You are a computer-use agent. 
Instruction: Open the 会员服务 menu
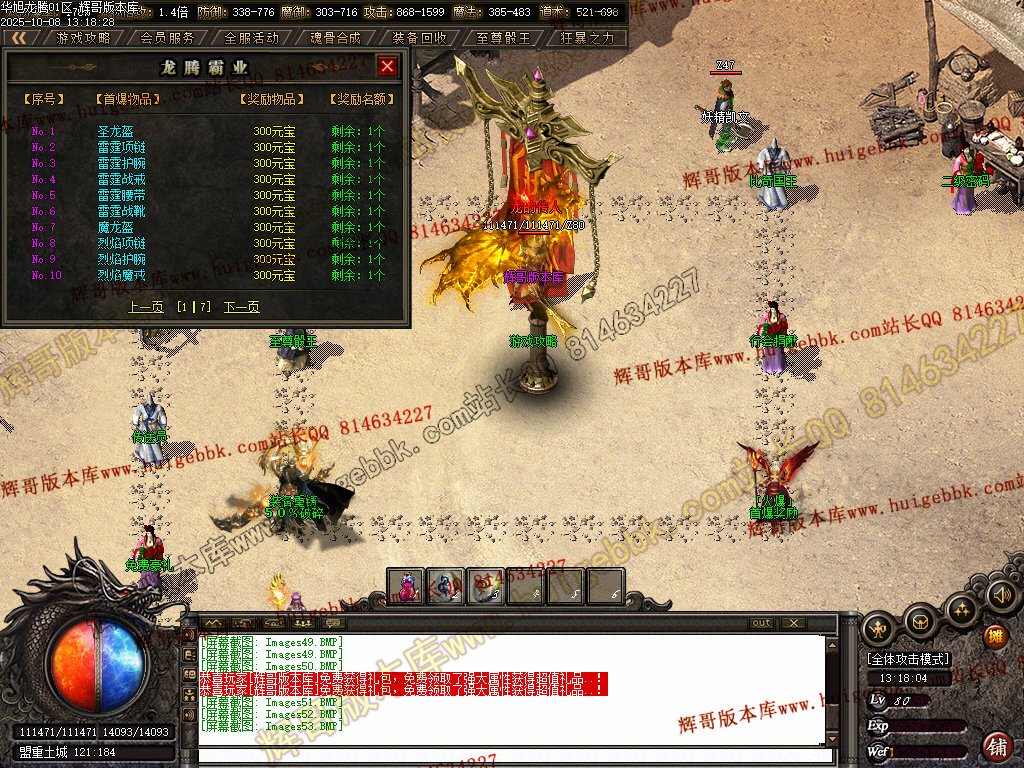[x=167, y=38]
